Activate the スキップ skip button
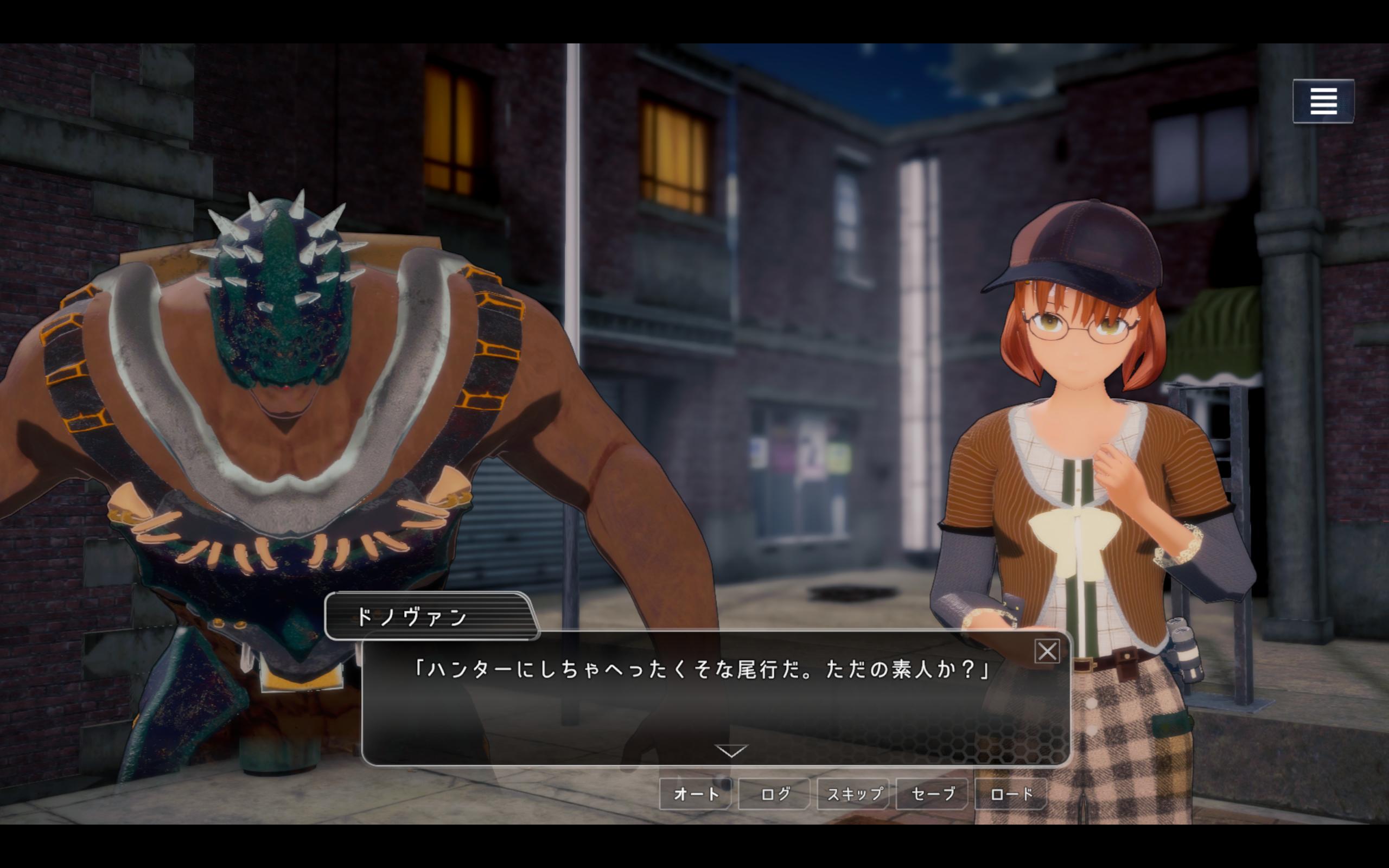1389x868 pixels. click(x=853, y=794)
